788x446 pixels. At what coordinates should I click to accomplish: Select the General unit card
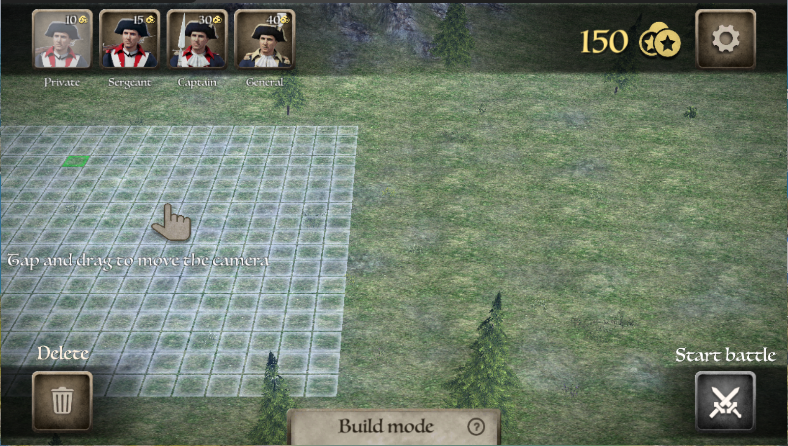(264, 40)
